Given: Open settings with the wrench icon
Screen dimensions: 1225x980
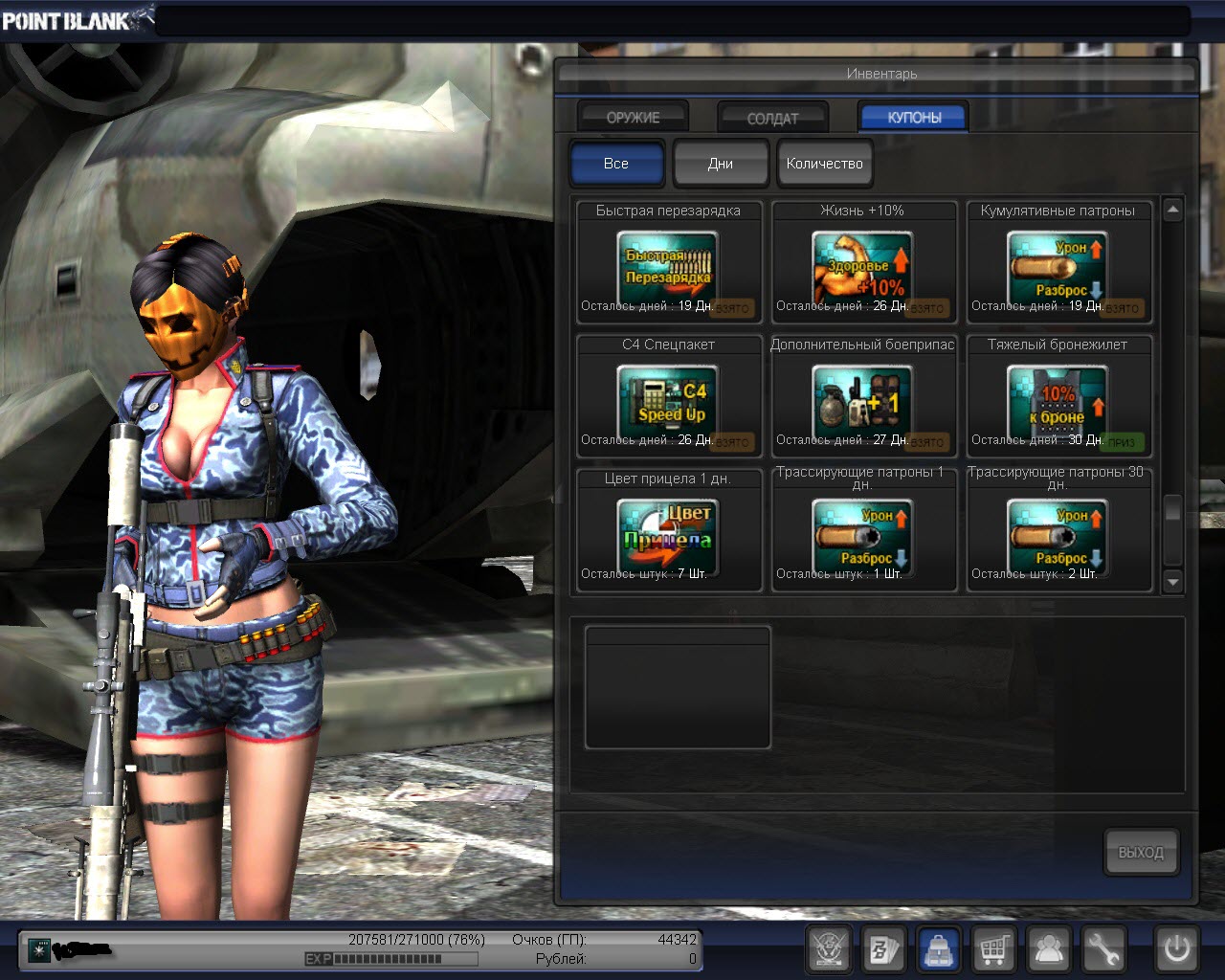Looking at the screenshot, I should 1103,950.
